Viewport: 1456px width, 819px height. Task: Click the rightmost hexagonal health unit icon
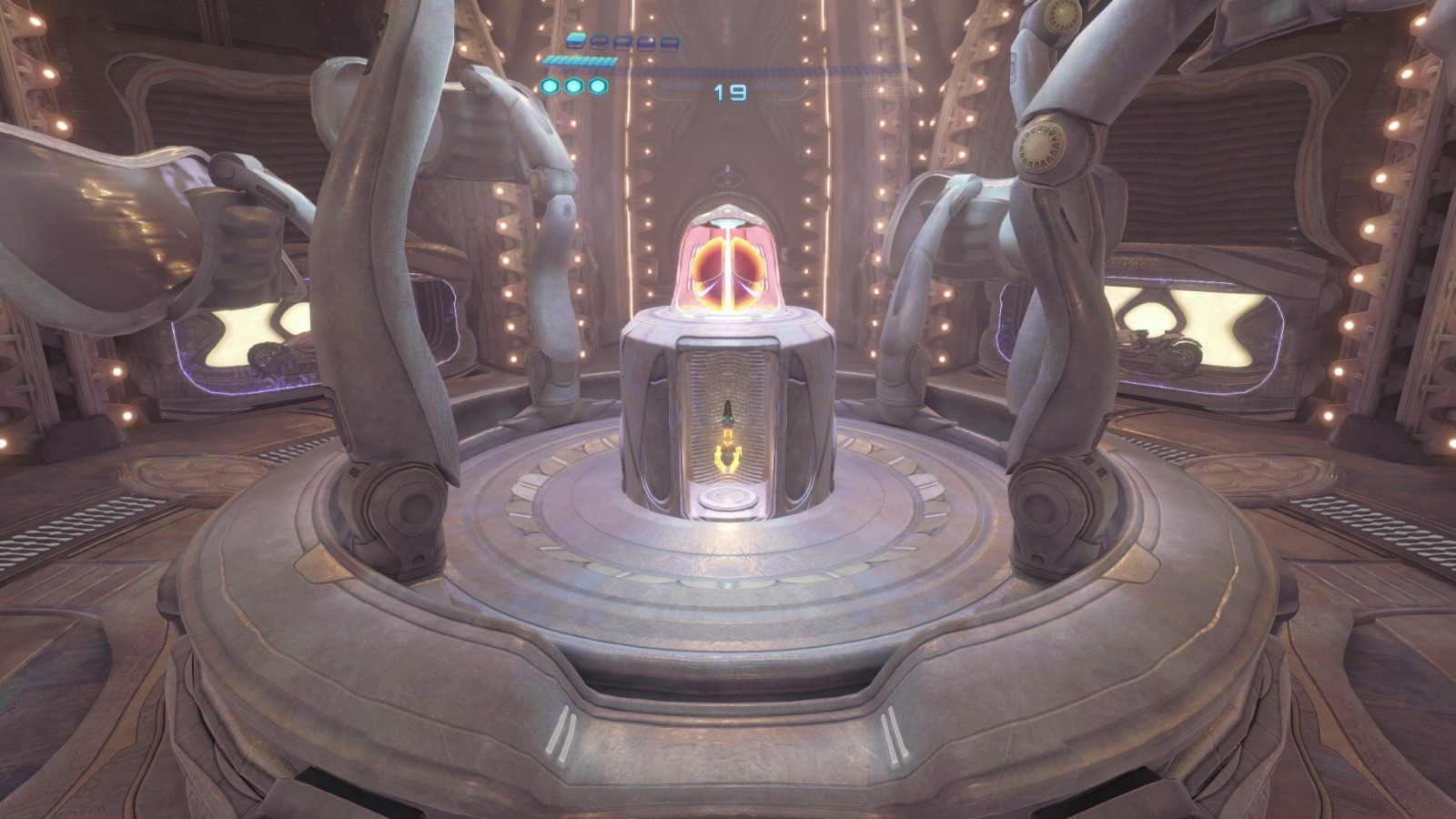[x=596, y=86]
